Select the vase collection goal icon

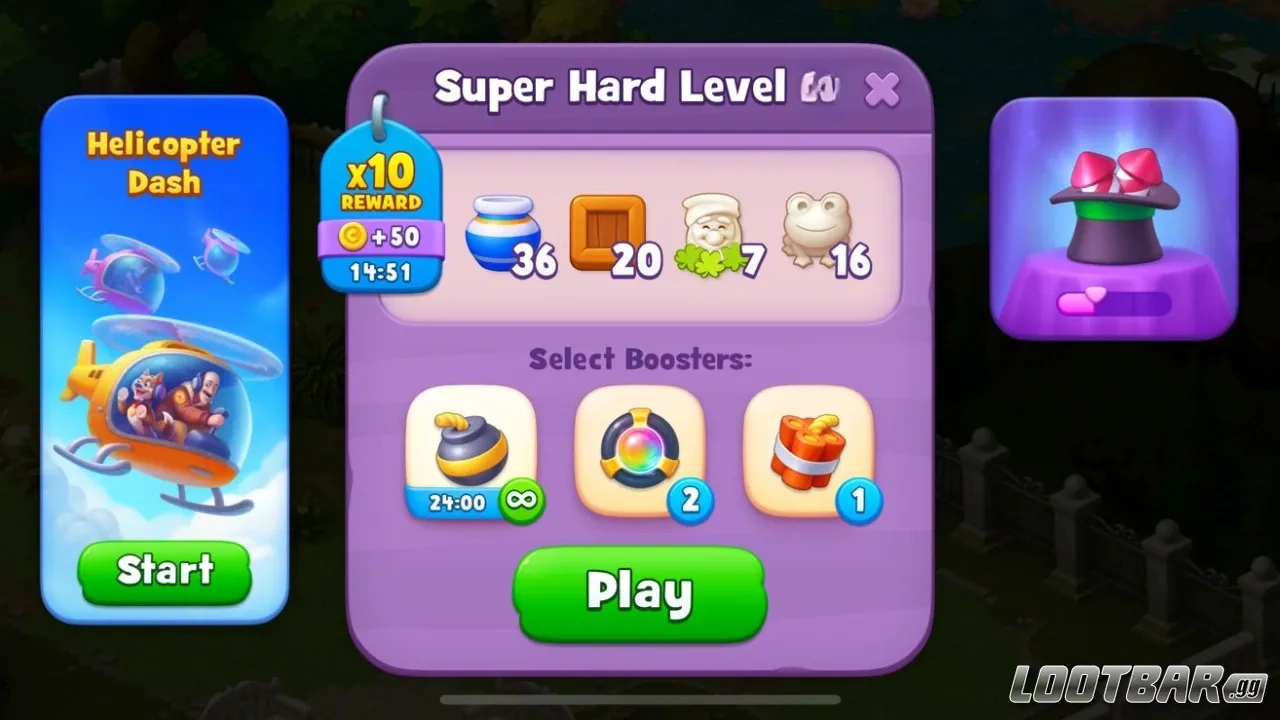coord(505,235)
